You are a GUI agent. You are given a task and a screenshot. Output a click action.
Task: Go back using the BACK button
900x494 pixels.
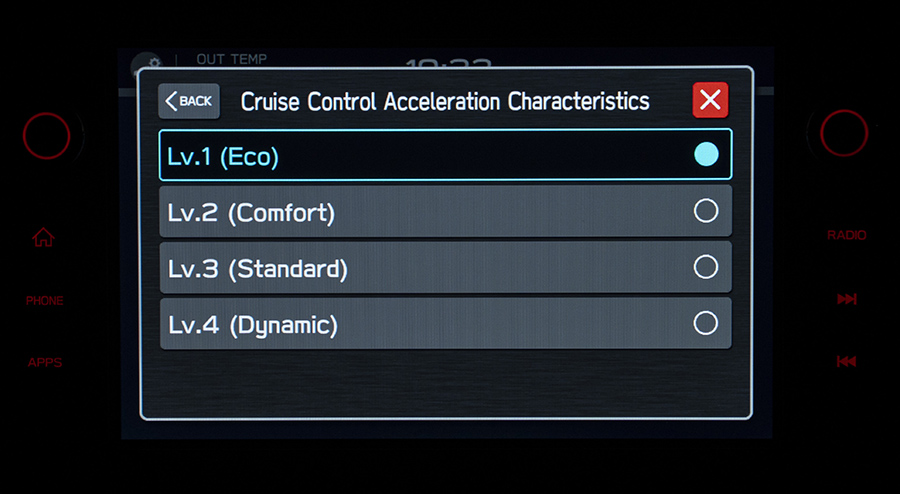[x=189, y=101]
